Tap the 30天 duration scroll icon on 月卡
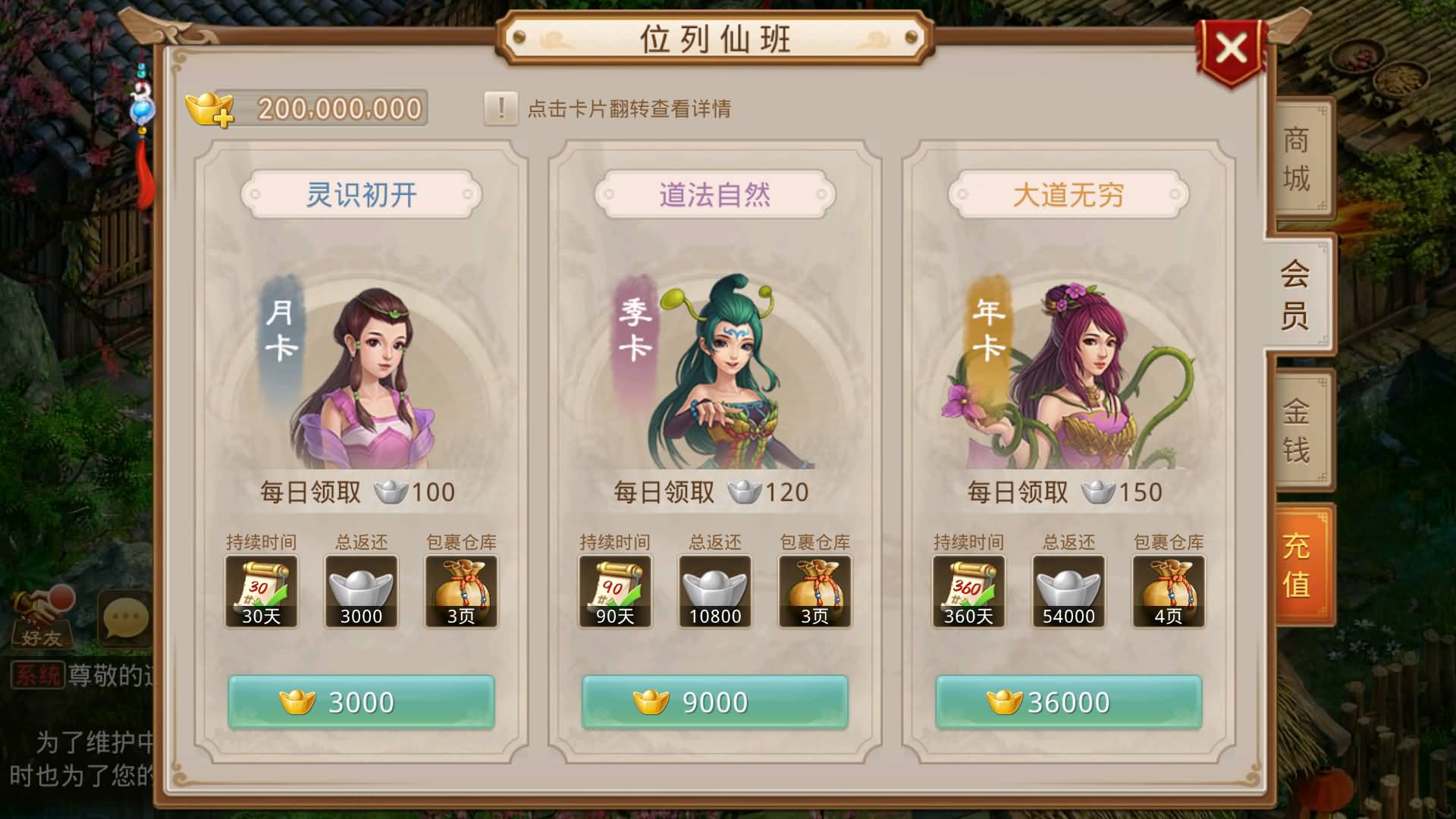Image resolution: width=1456 pixels, height=819 pixels. point(261,590)
